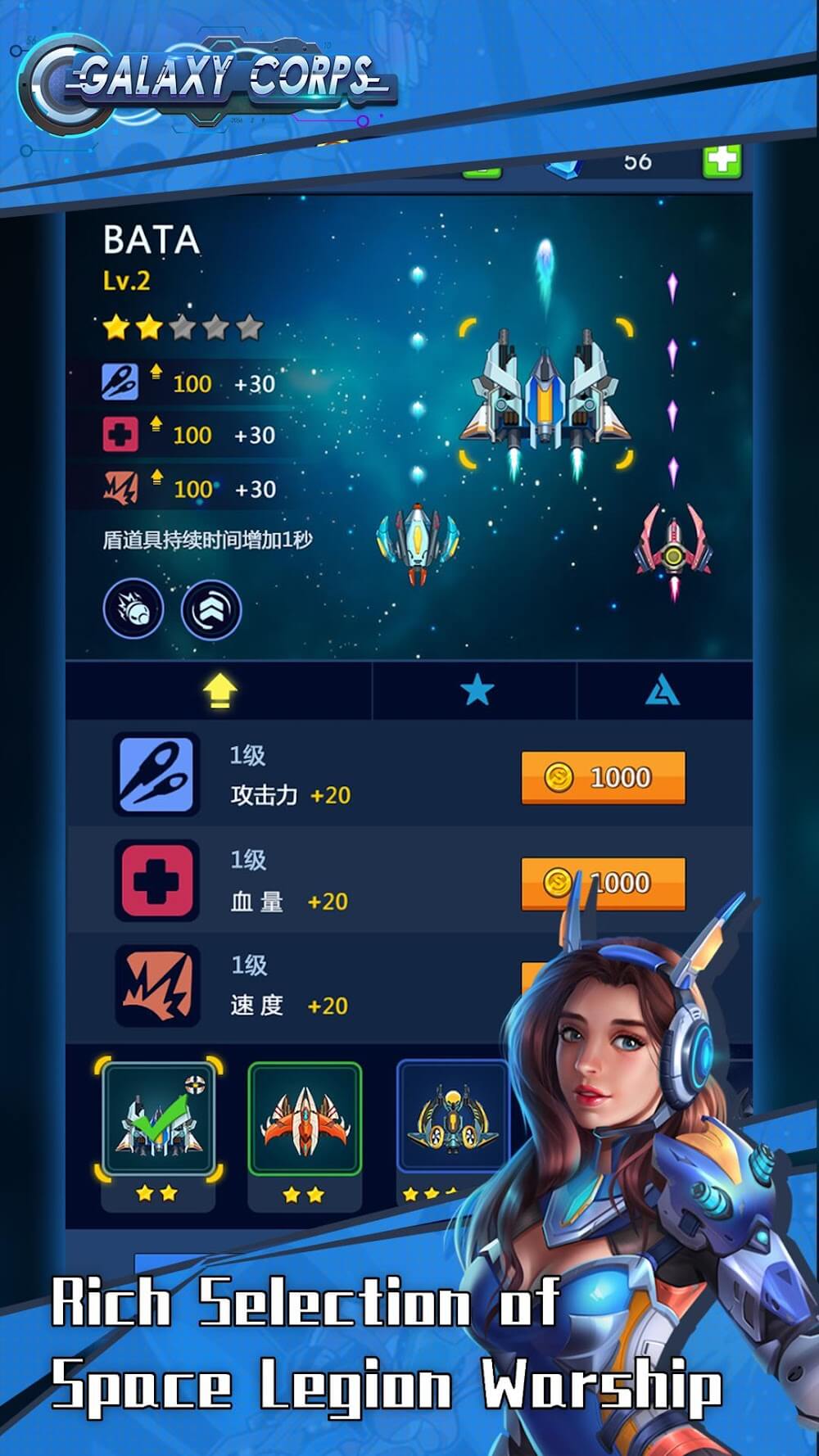
Task: Tap the green plus button to add gems
Action: pyautogui.click(x=722, y=161)
